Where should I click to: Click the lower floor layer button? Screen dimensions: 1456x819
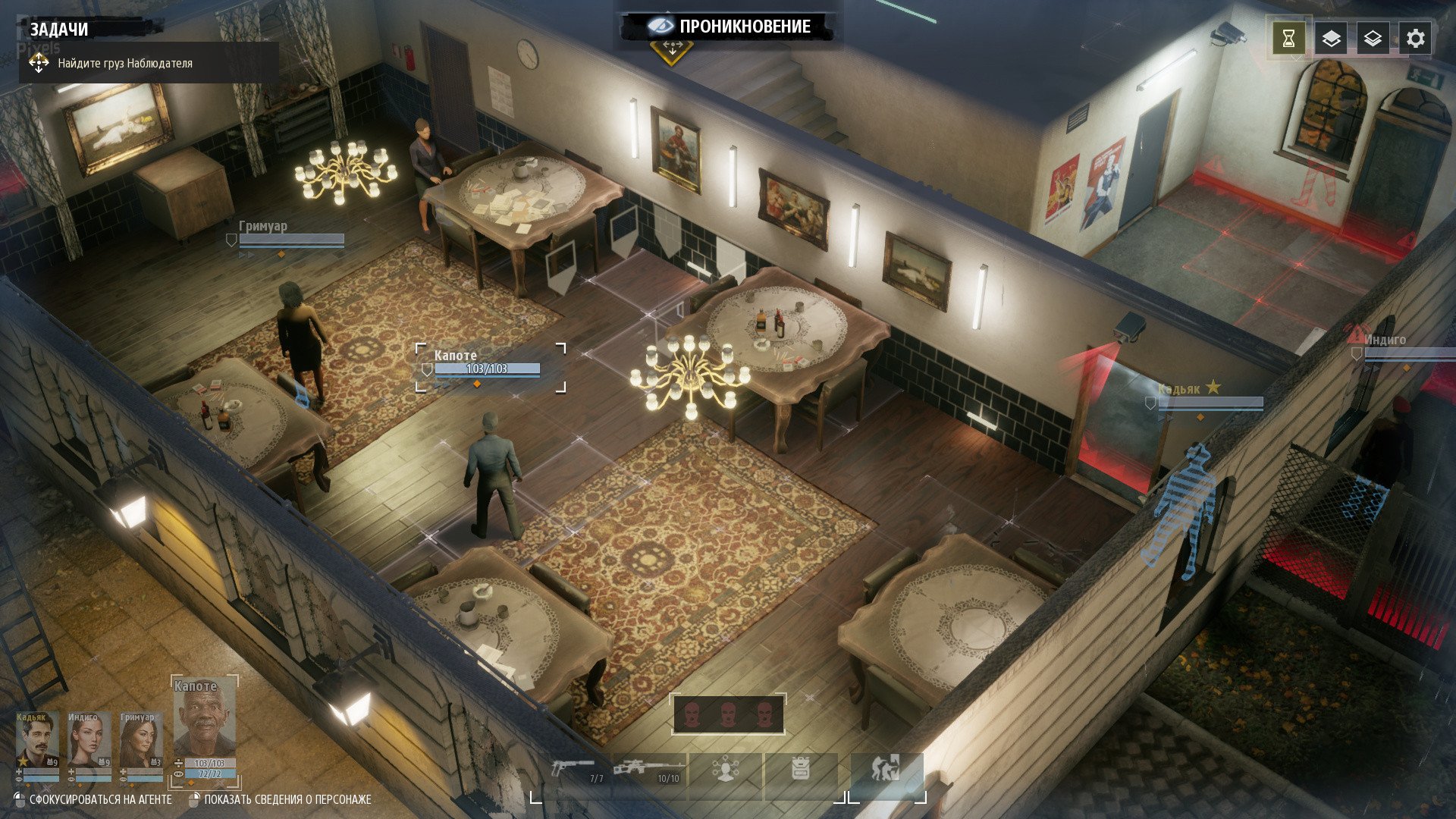click(1373, 39)
